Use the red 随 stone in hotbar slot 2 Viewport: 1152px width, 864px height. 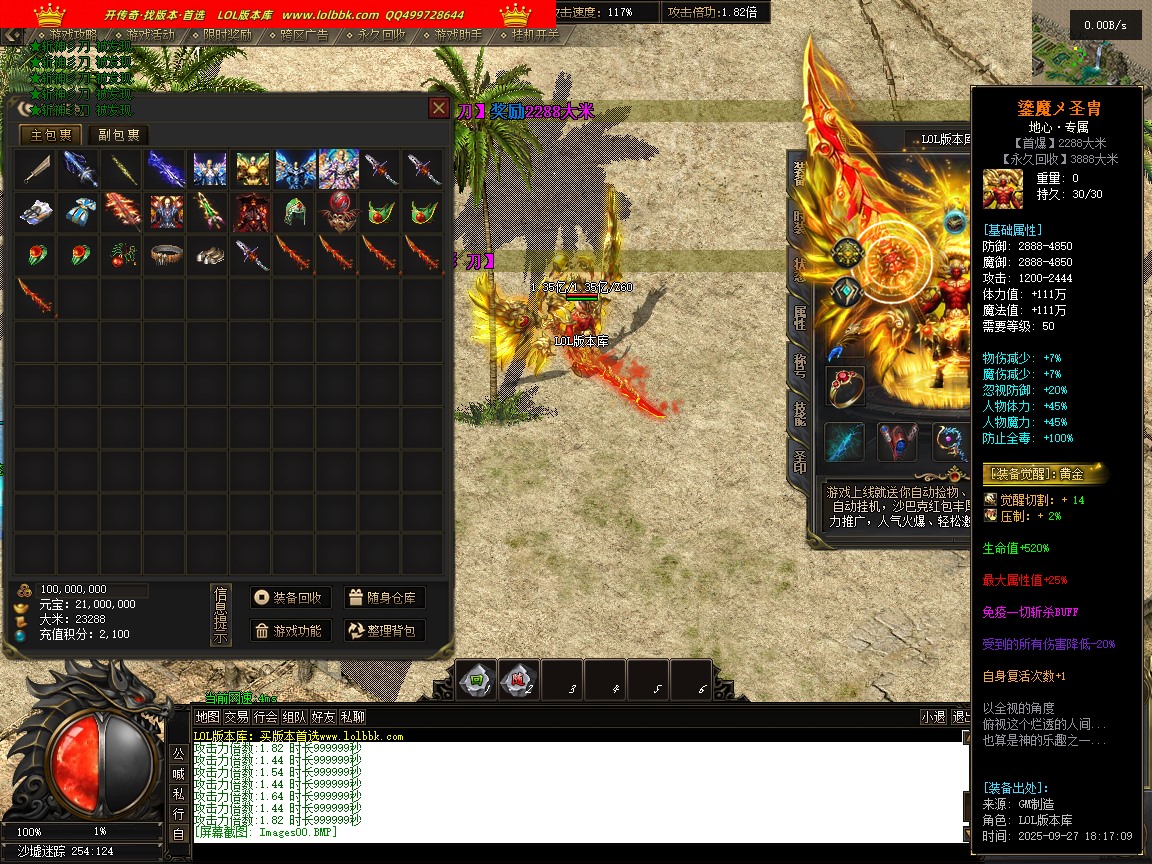(519, 680)
